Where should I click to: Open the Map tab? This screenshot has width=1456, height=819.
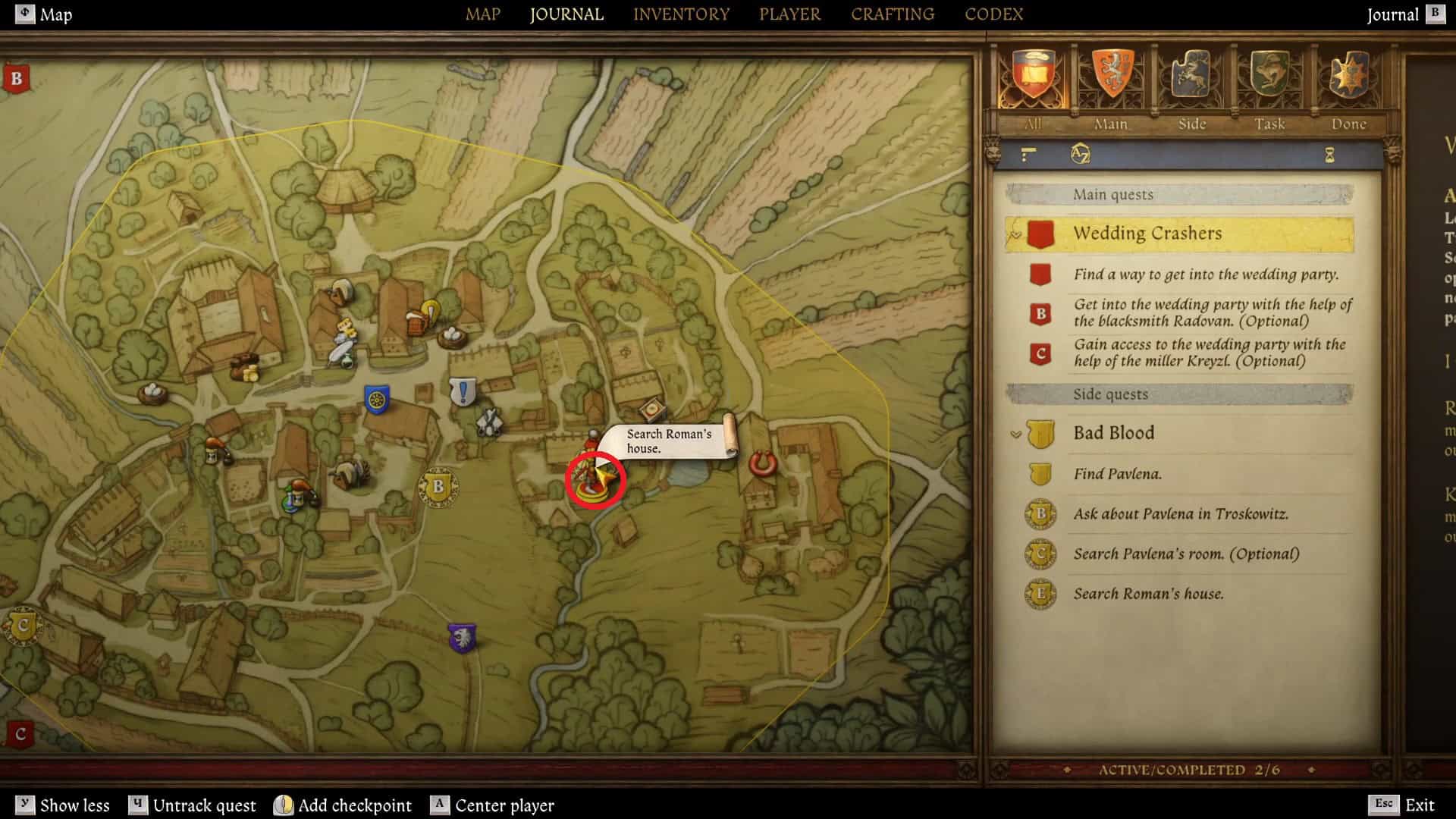coord(482,14)
